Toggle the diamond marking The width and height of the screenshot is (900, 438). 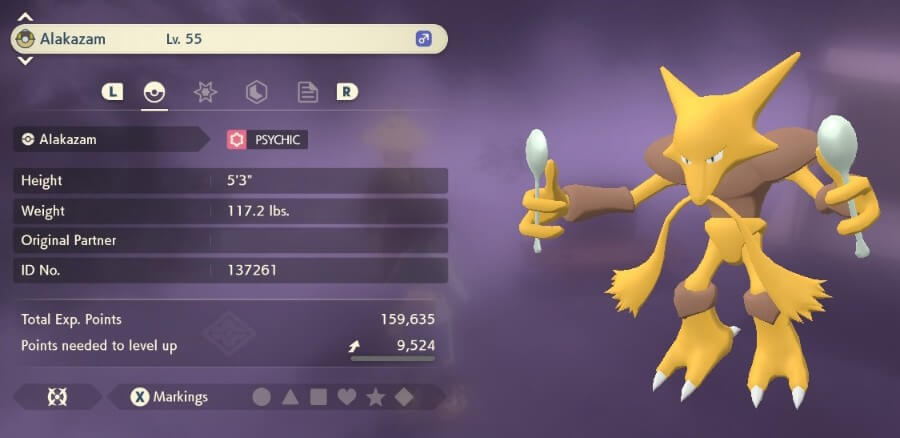coord(403,397)
